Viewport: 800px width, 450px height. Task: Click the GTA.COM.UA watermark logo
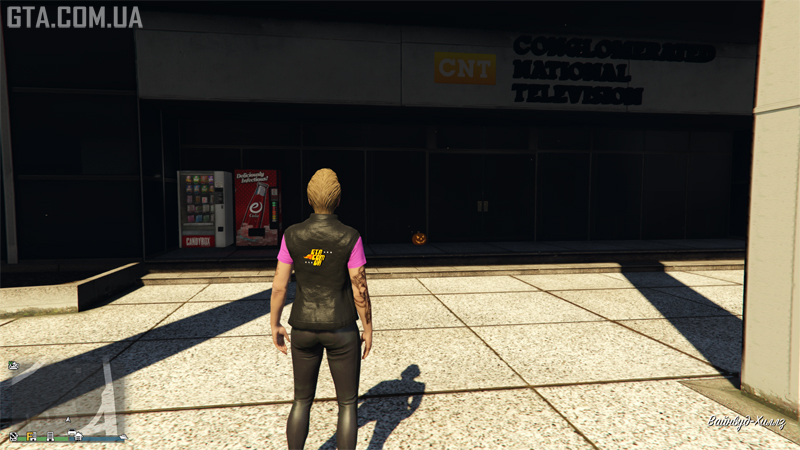pos(74,17)
